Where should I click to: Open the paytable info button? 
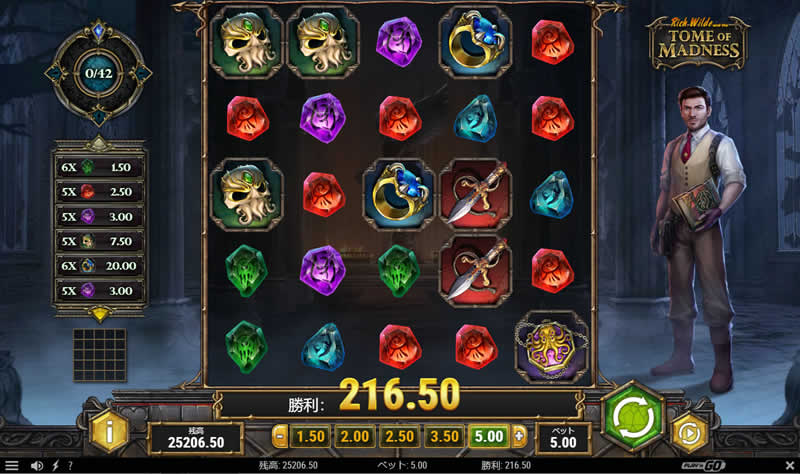point(109,433)
